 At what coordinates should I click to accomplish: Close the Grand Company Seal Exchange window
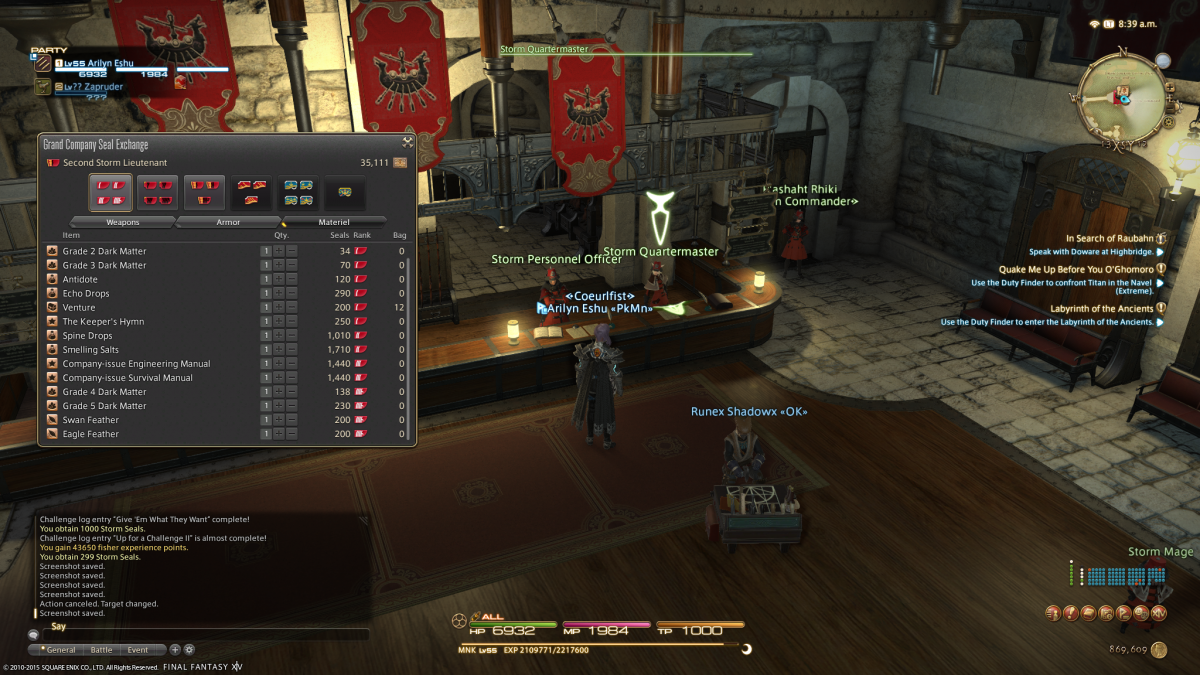[x=408, y=142]
